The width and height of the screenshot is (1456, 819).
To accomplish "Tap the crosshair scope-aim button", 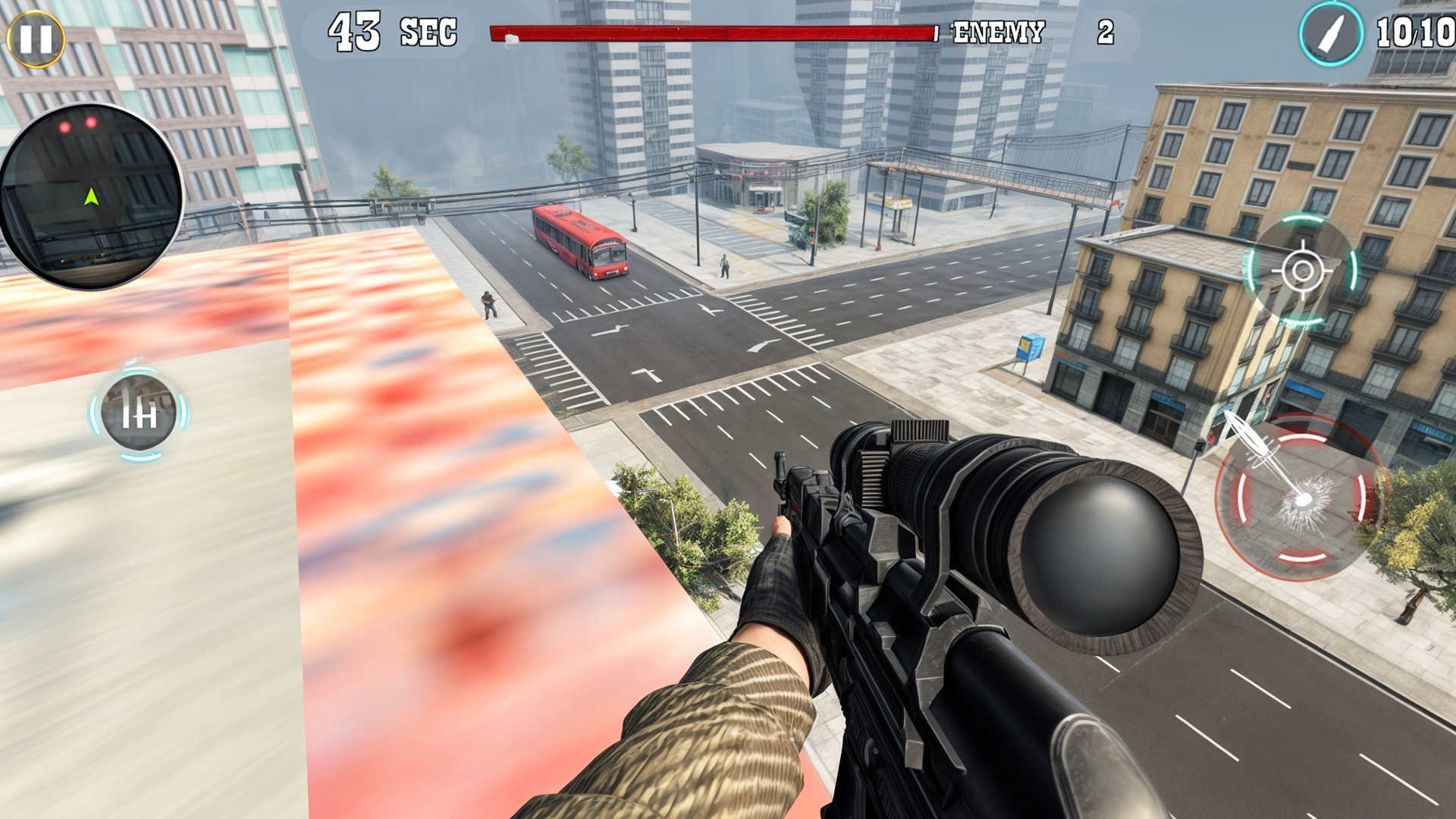I will coord(1301,270).
